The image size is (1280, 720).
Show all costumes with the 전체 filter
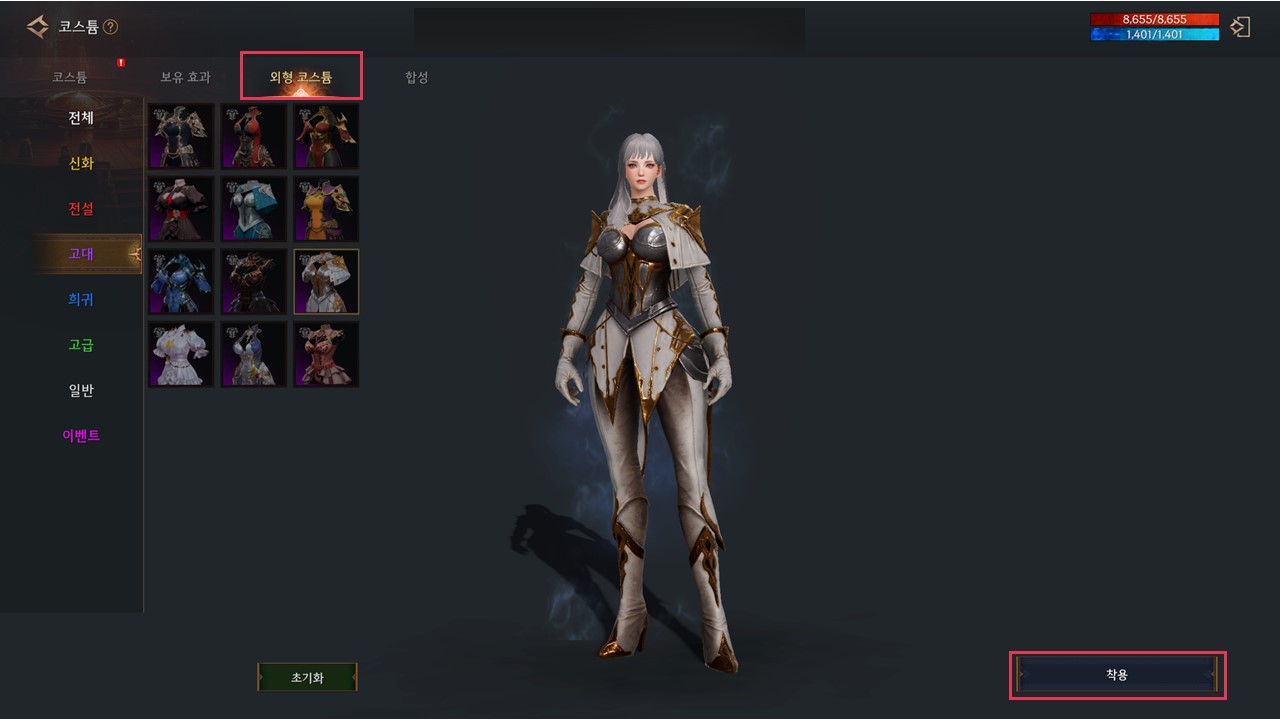pyautogui.click(x=81, y=118)
